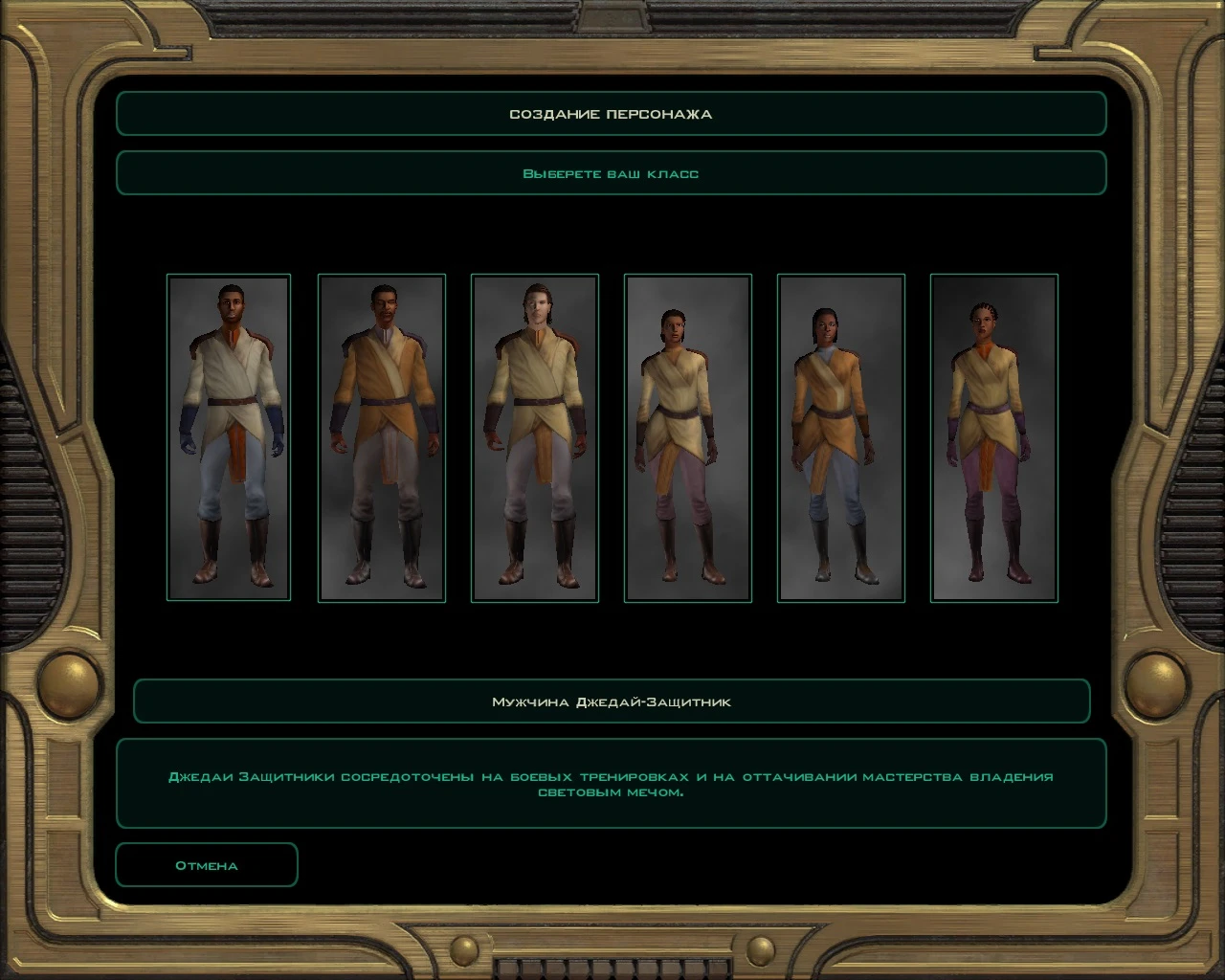This screenshot has height=980, width=1225.
Task: Click the Jedi Guardian description text box
Action: [612, 785]
